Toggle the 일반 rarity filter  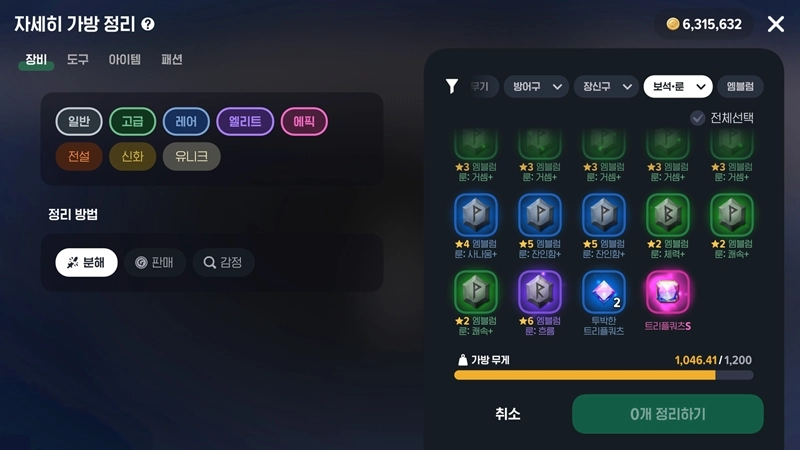pyautogui.click(x=79, y=122)
